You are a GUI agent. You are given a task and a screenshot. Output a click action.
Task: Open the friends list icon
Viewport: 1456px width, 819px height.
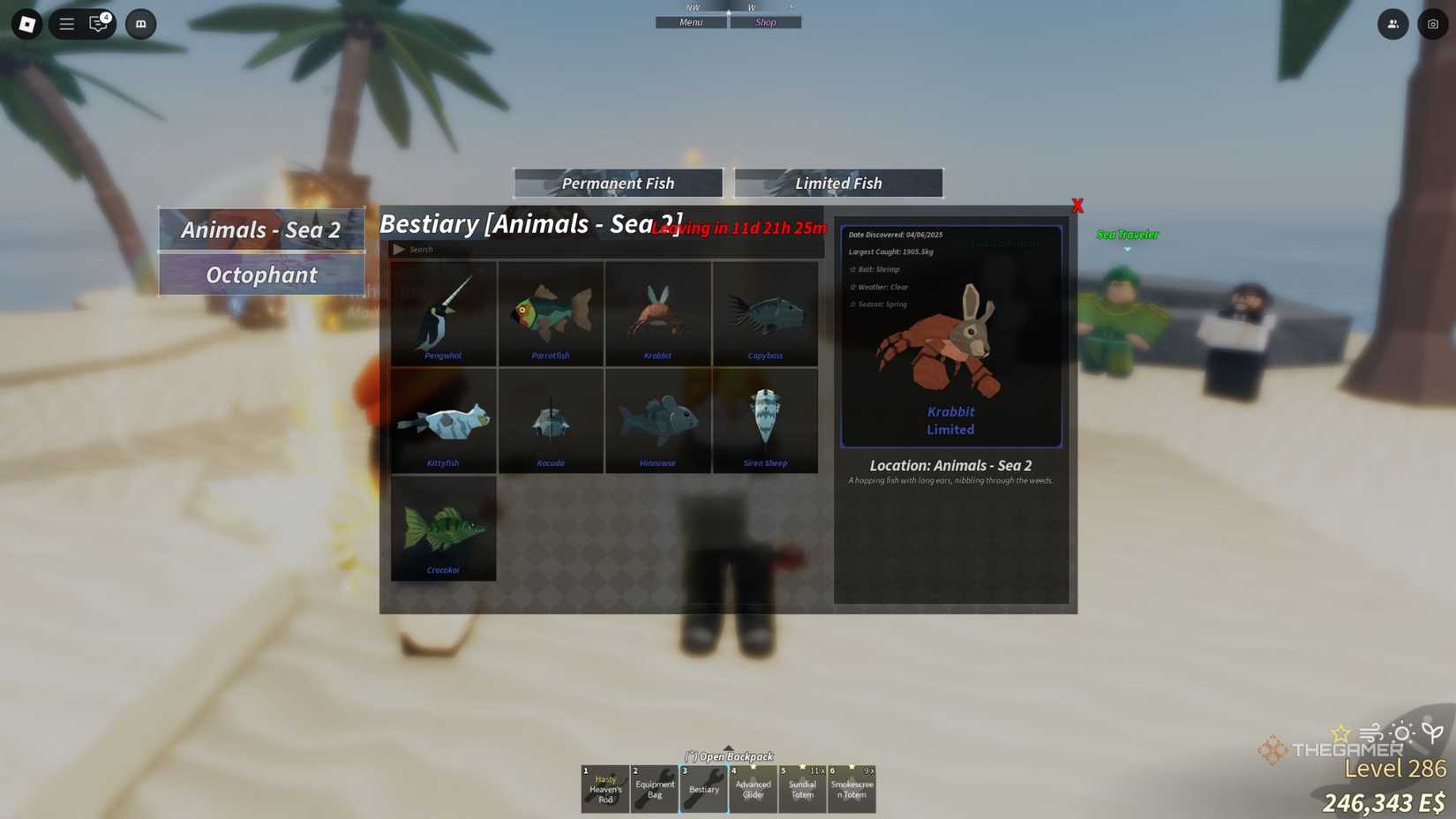[1392, 24]
